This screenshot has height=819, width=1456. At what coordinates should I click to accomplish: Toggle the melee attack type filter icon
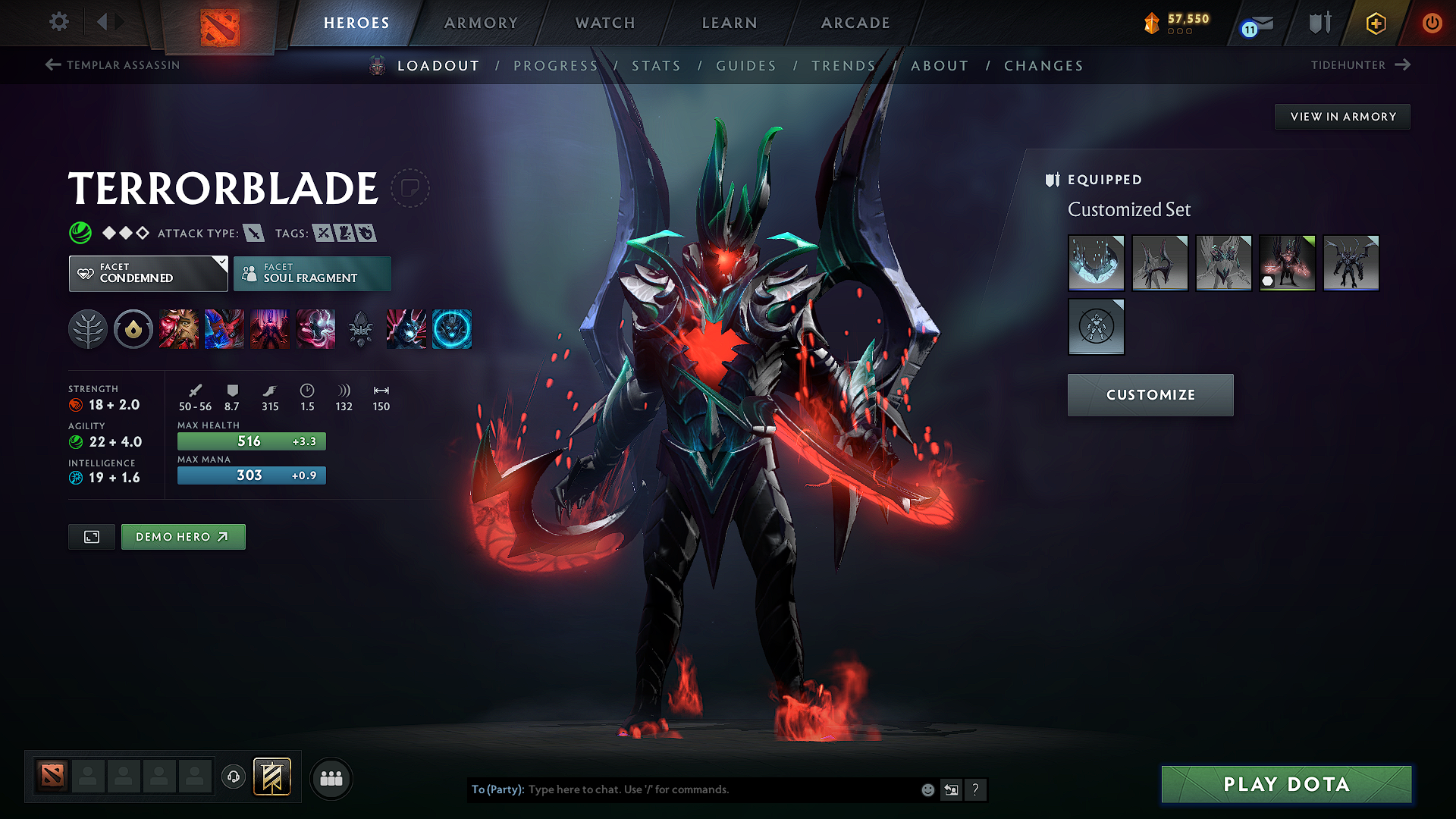[x=253, y=233]
